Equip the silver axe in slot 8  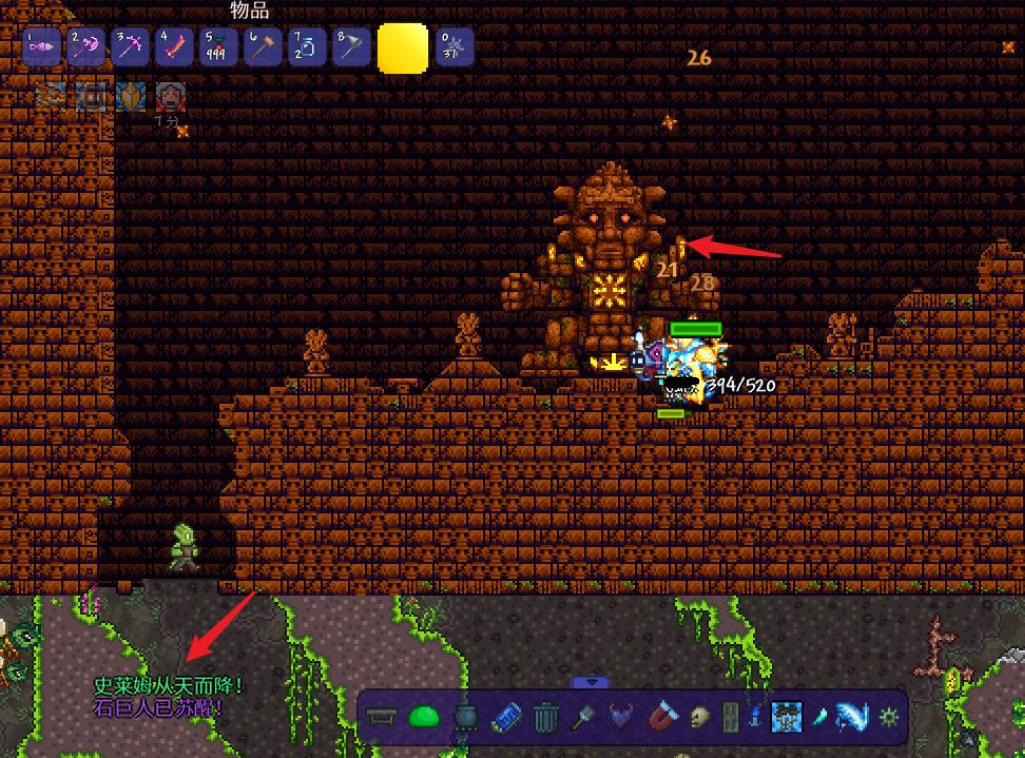[x=351, y=47]
